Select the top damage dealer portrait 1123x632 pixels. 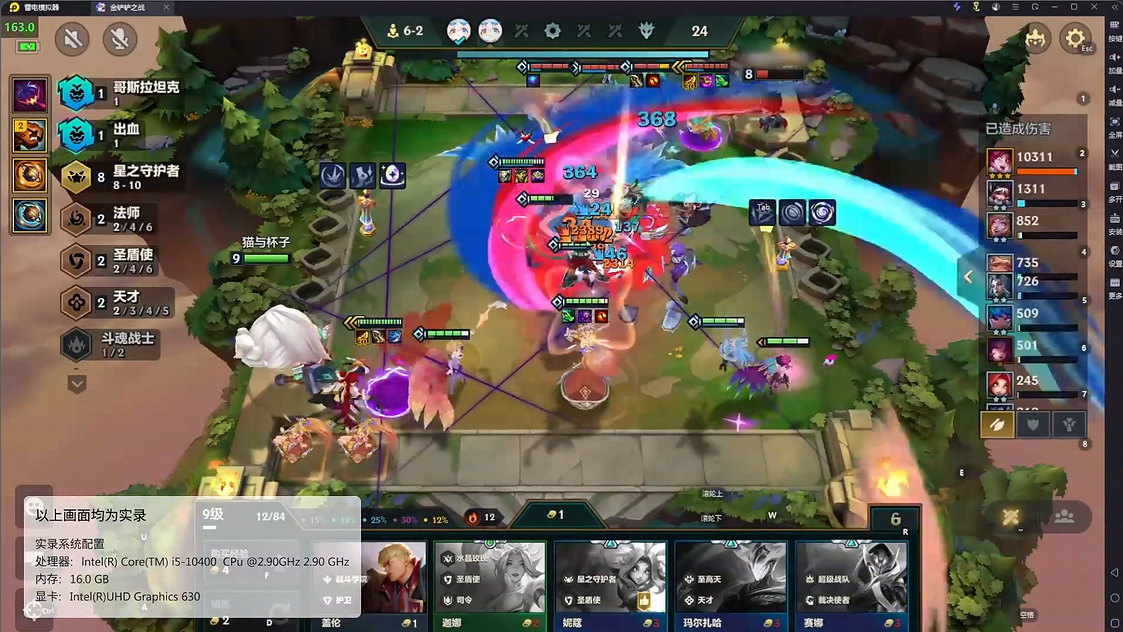pos(999,161)
